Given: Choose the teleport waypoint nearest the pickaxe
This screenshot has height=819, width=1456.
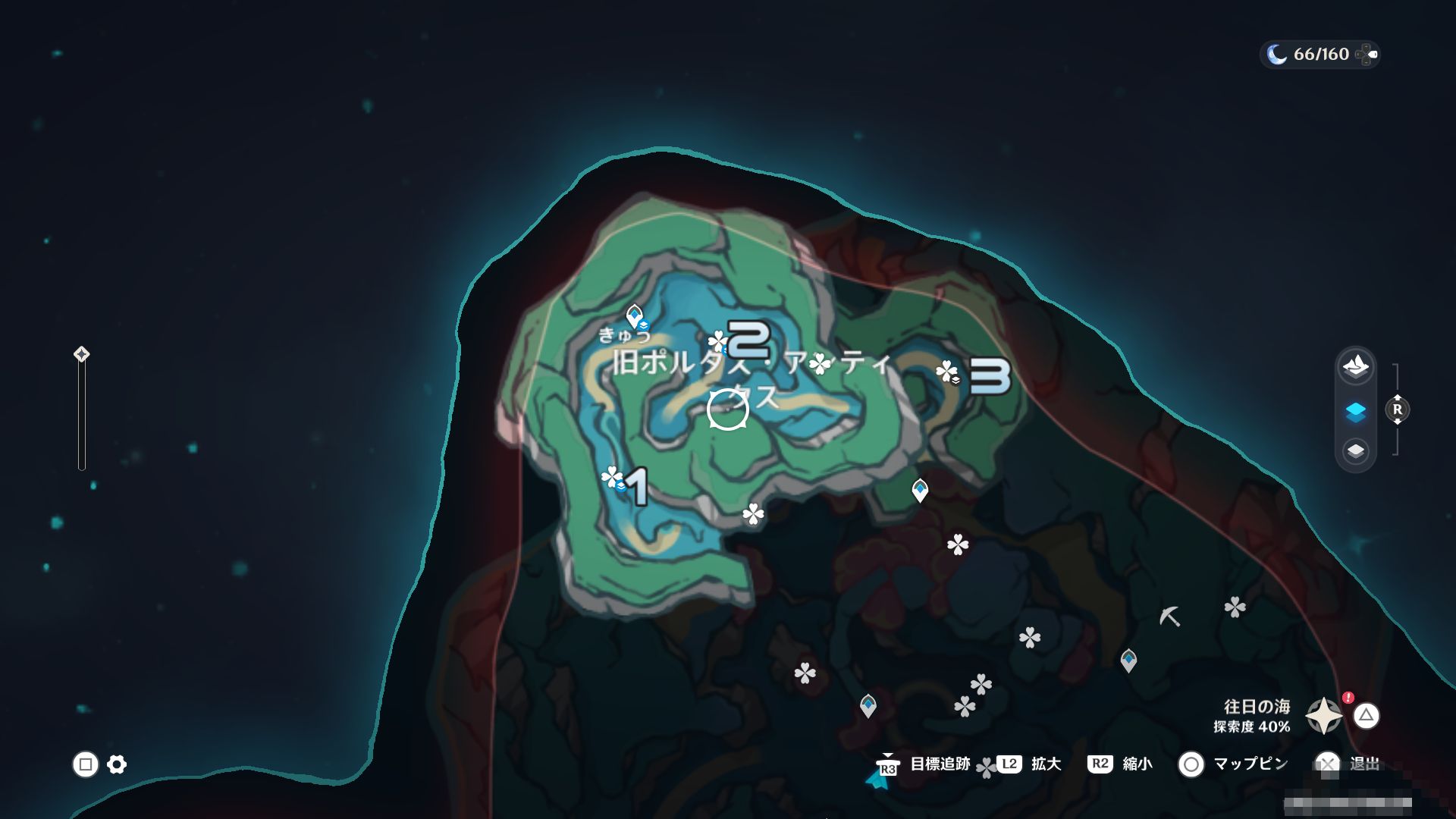Looking at the screenshot, I should click(x=1128, y=660).
